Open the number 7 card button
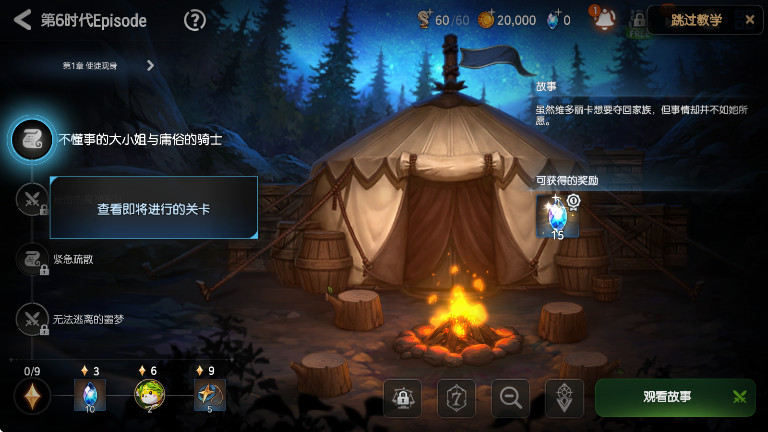Image resolution: width=768 pixels, height=432 pixels. point(456,397)
